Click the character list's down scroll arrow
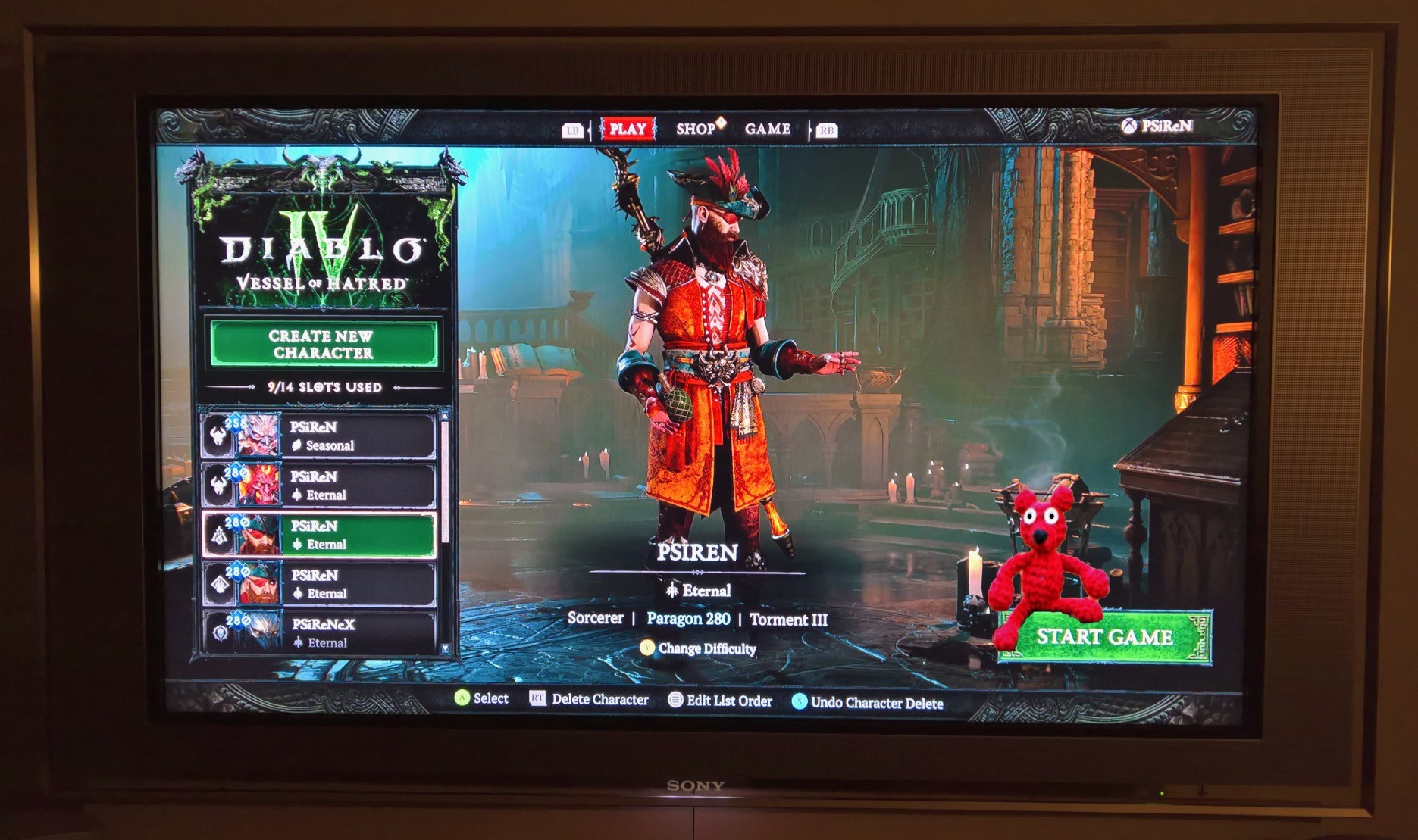This screenshot has width=1418, height=840. pyautogui.click(x=445, y=648)
